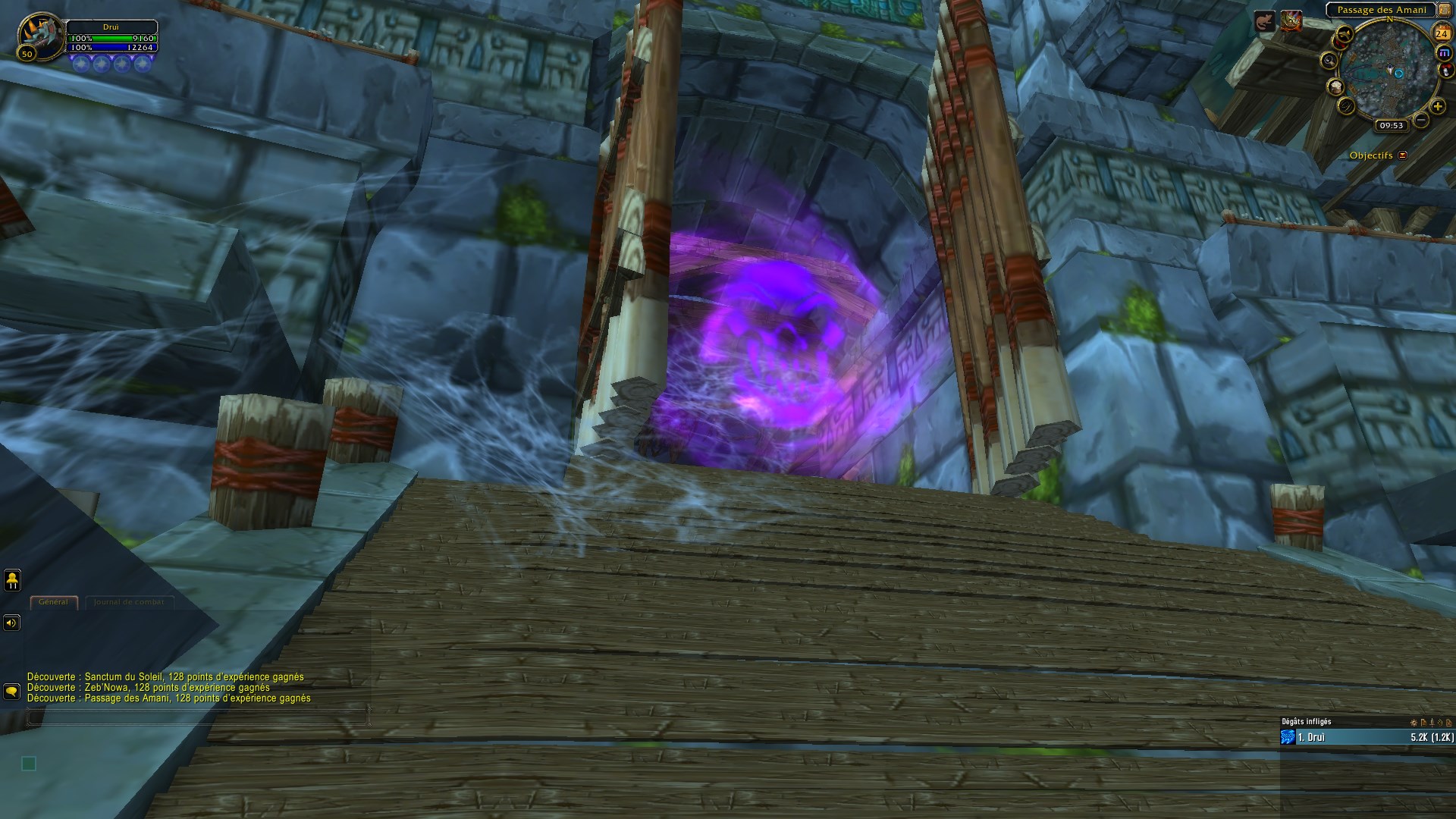Collapse the Objectifs tracker with its button
Screen dimensions: 1456x819
(1402, 155)
